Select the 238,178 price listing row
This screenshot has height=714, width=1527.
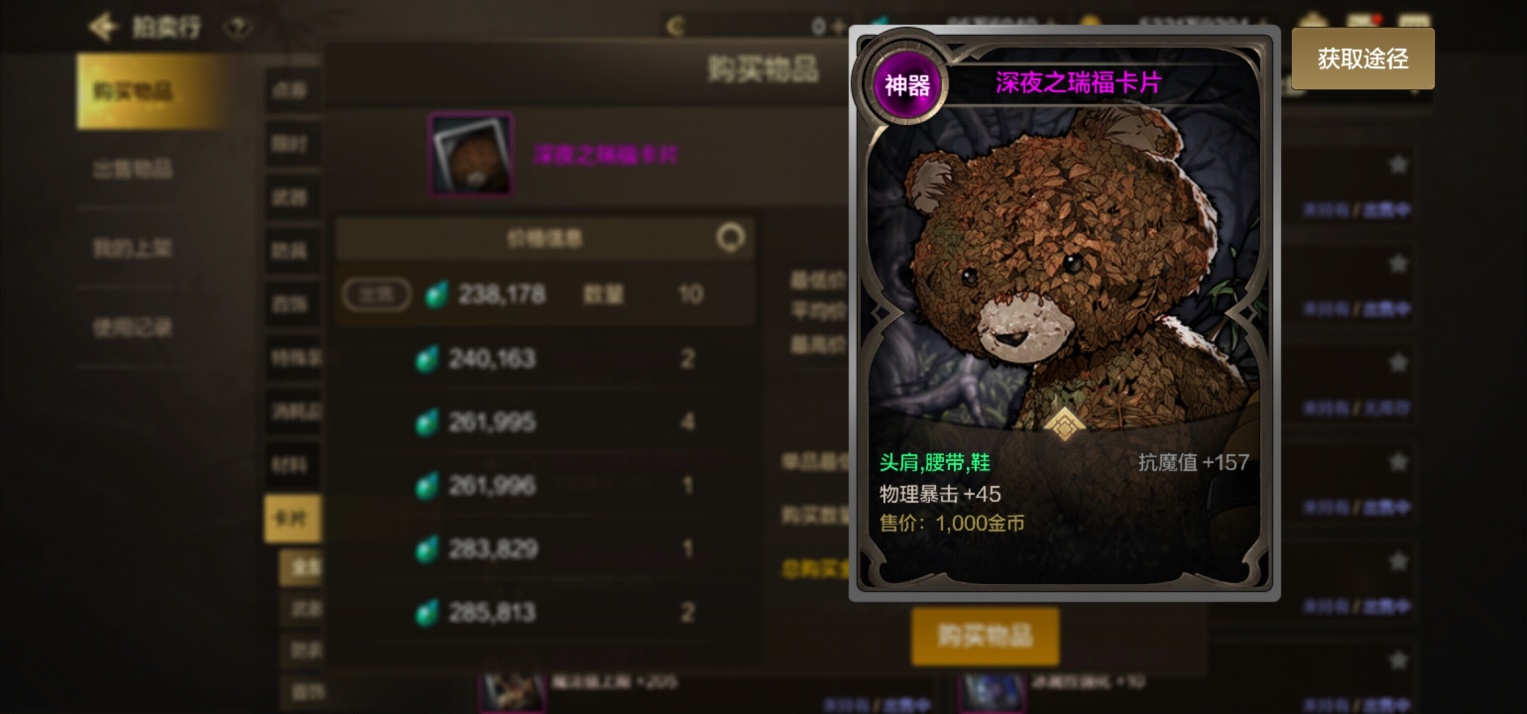(545, 294)
